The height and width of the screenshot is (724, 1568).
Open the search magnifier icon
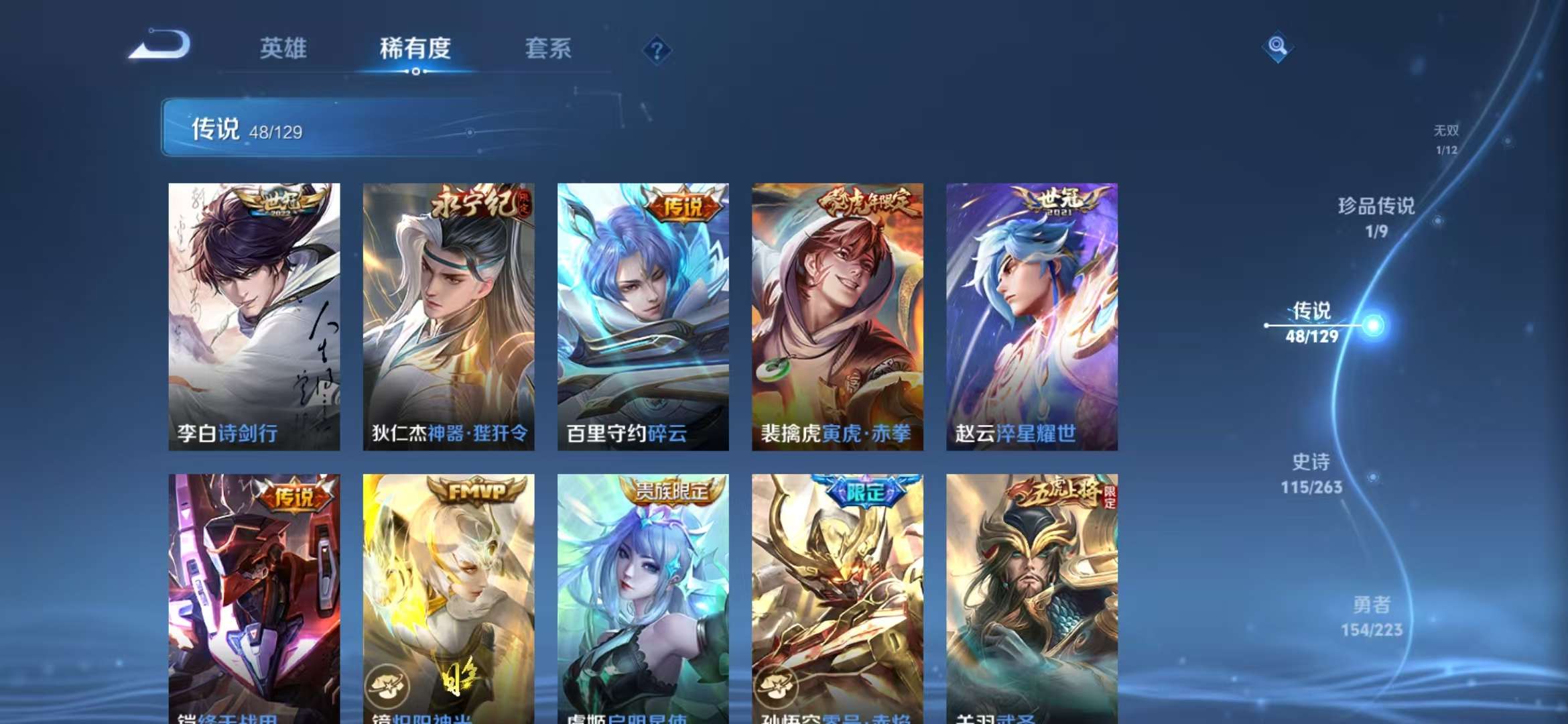pos(1276,46)
